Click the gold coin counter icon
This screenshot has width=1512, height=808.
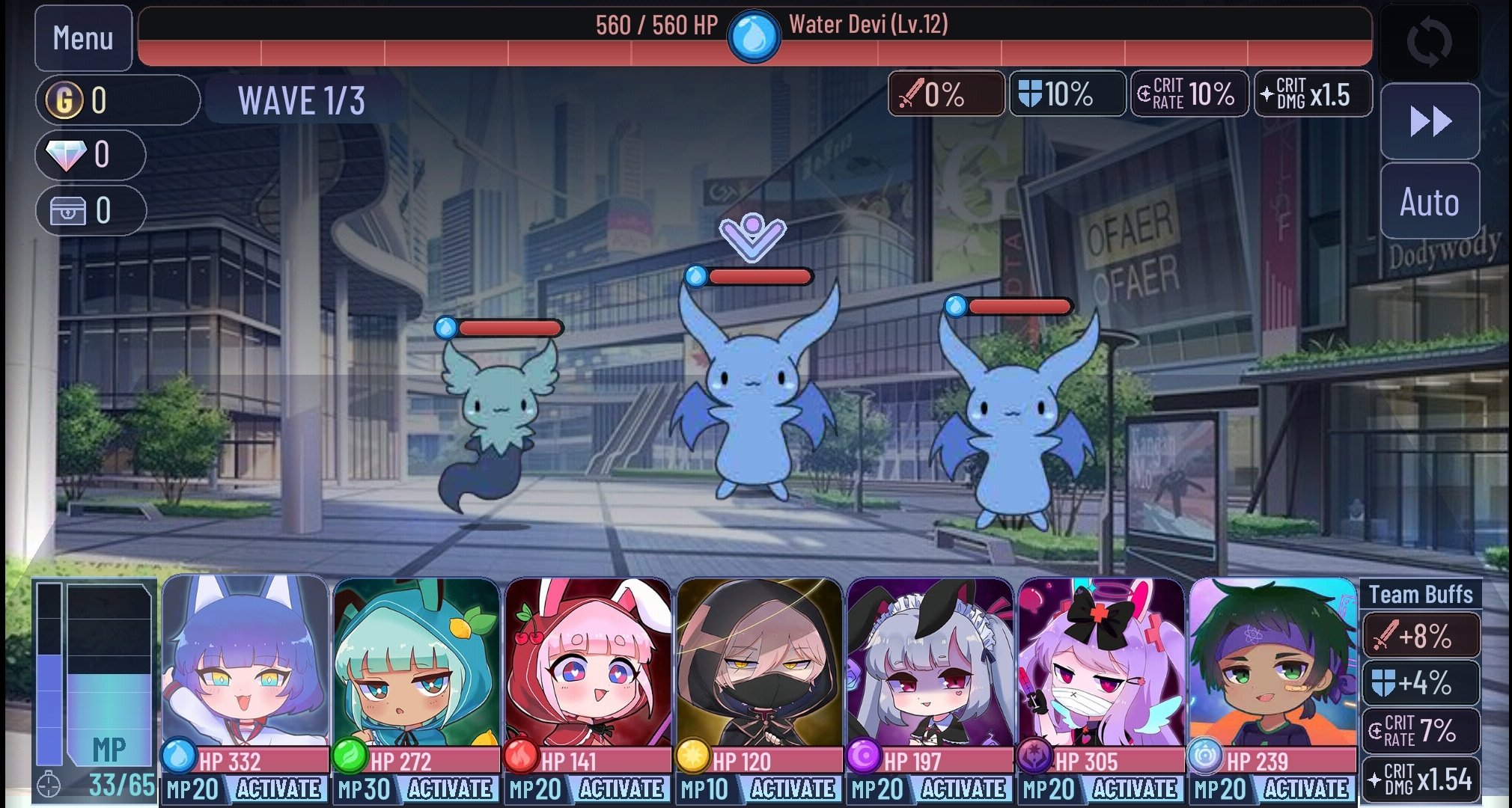coord(65,98)
